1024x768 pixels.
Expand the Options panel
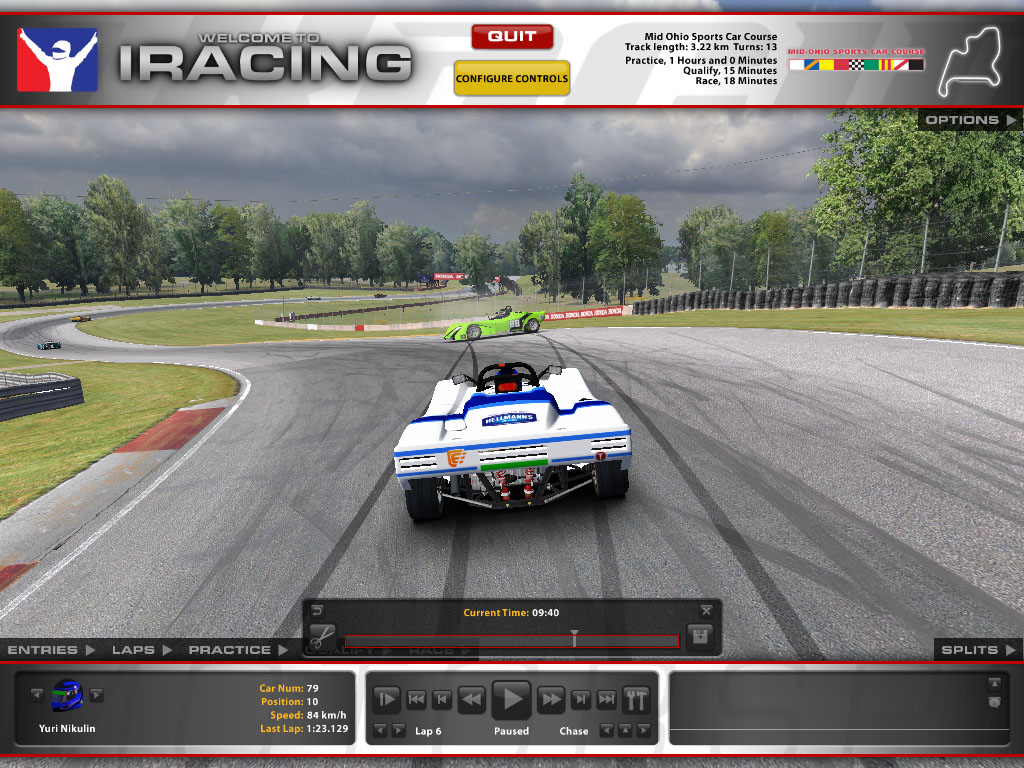[968, 120]
